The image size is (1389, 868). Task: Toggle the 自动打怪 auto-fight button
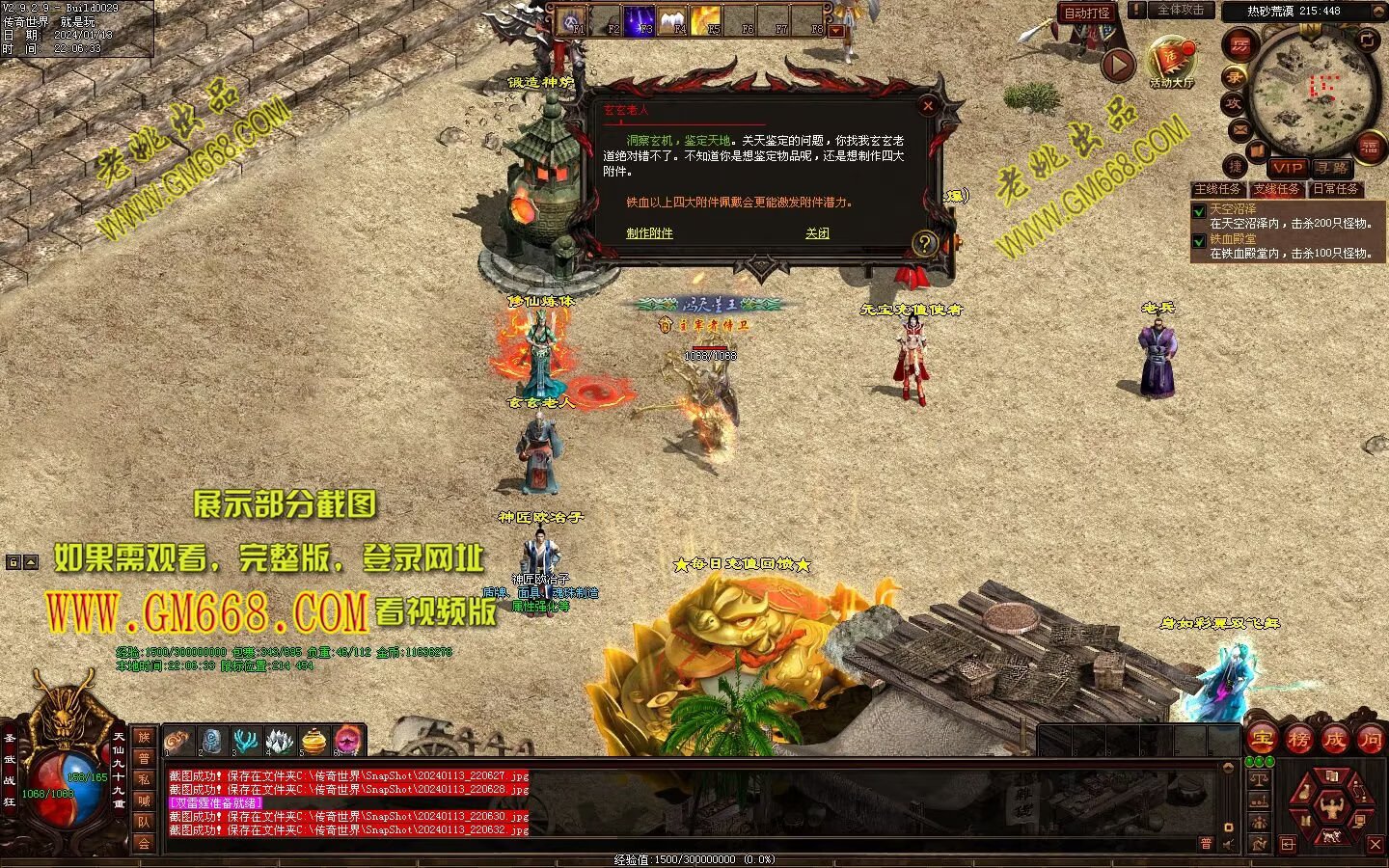tap(1087, 13)
